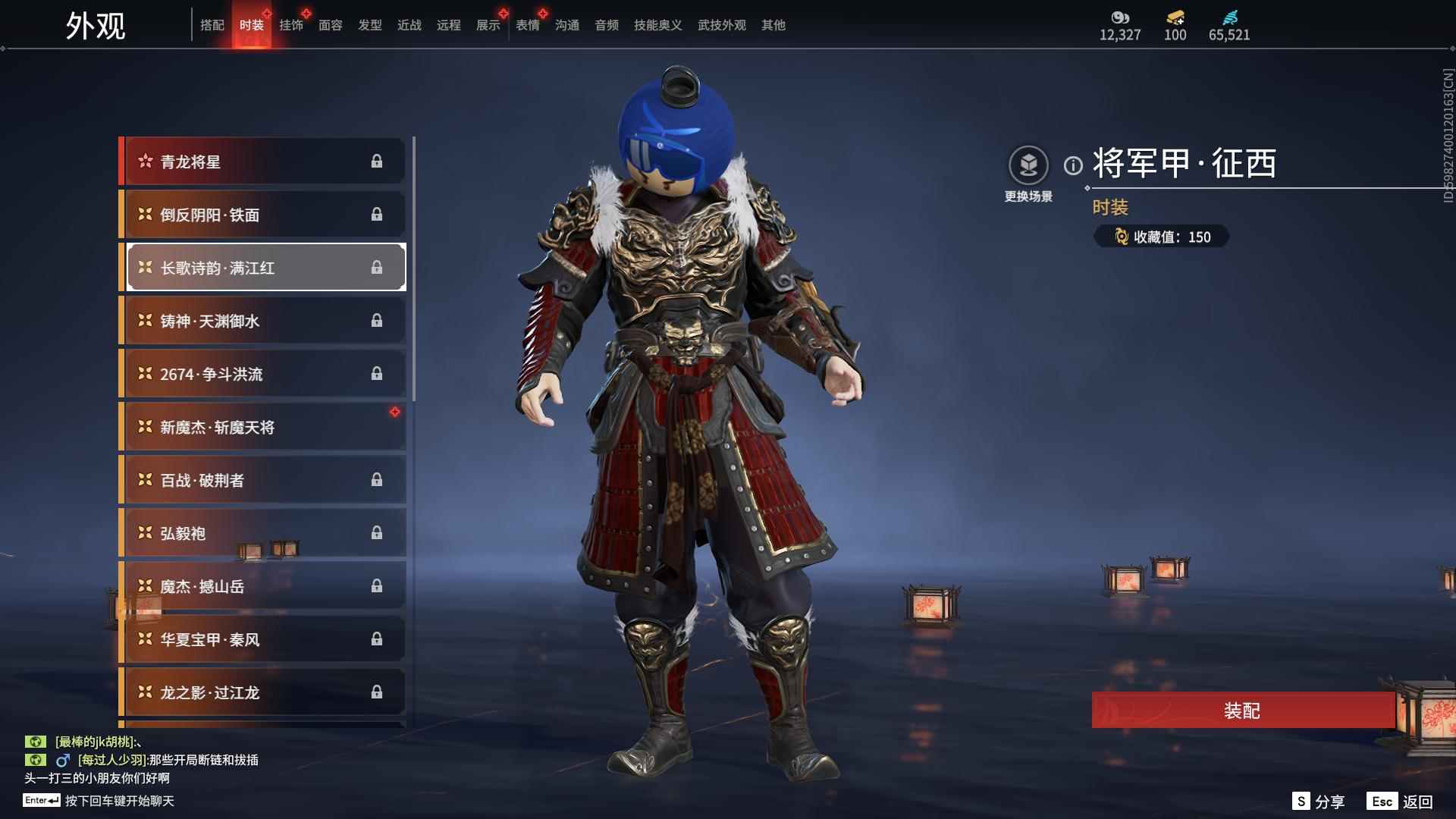
Task: Choose the 百战·破荆者 outfit
Action: click(x=263, y=480)
